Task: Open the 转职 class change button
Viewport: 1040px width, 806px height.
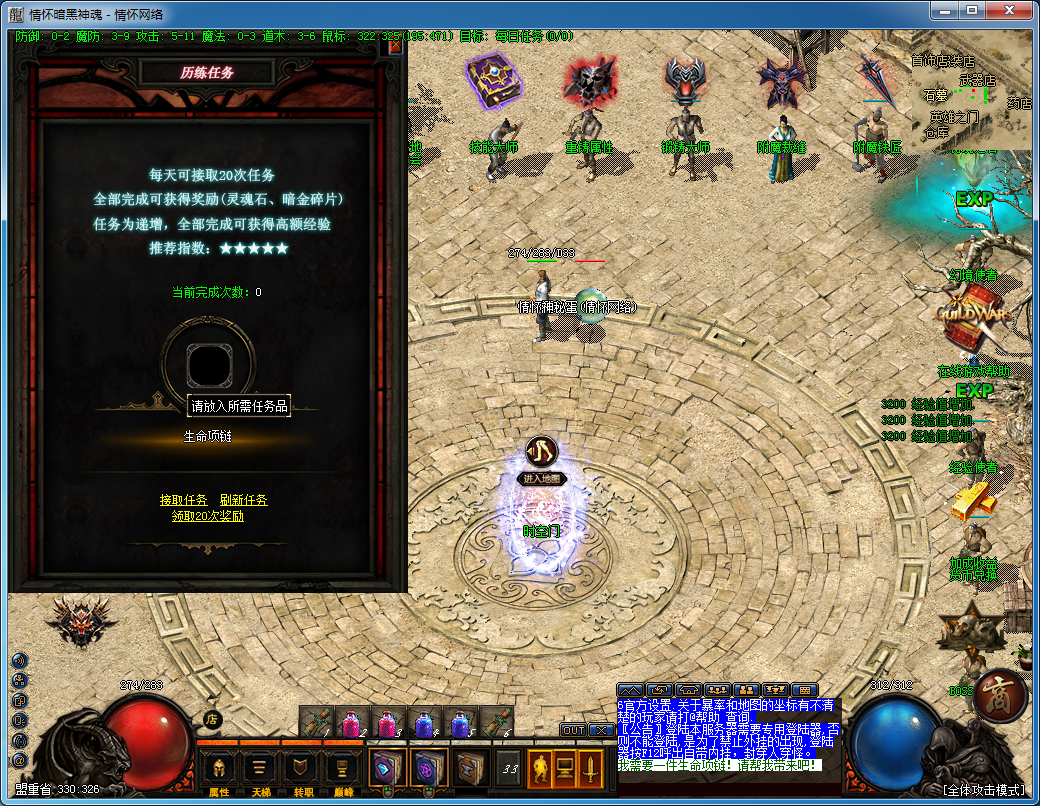Action: 301,768
